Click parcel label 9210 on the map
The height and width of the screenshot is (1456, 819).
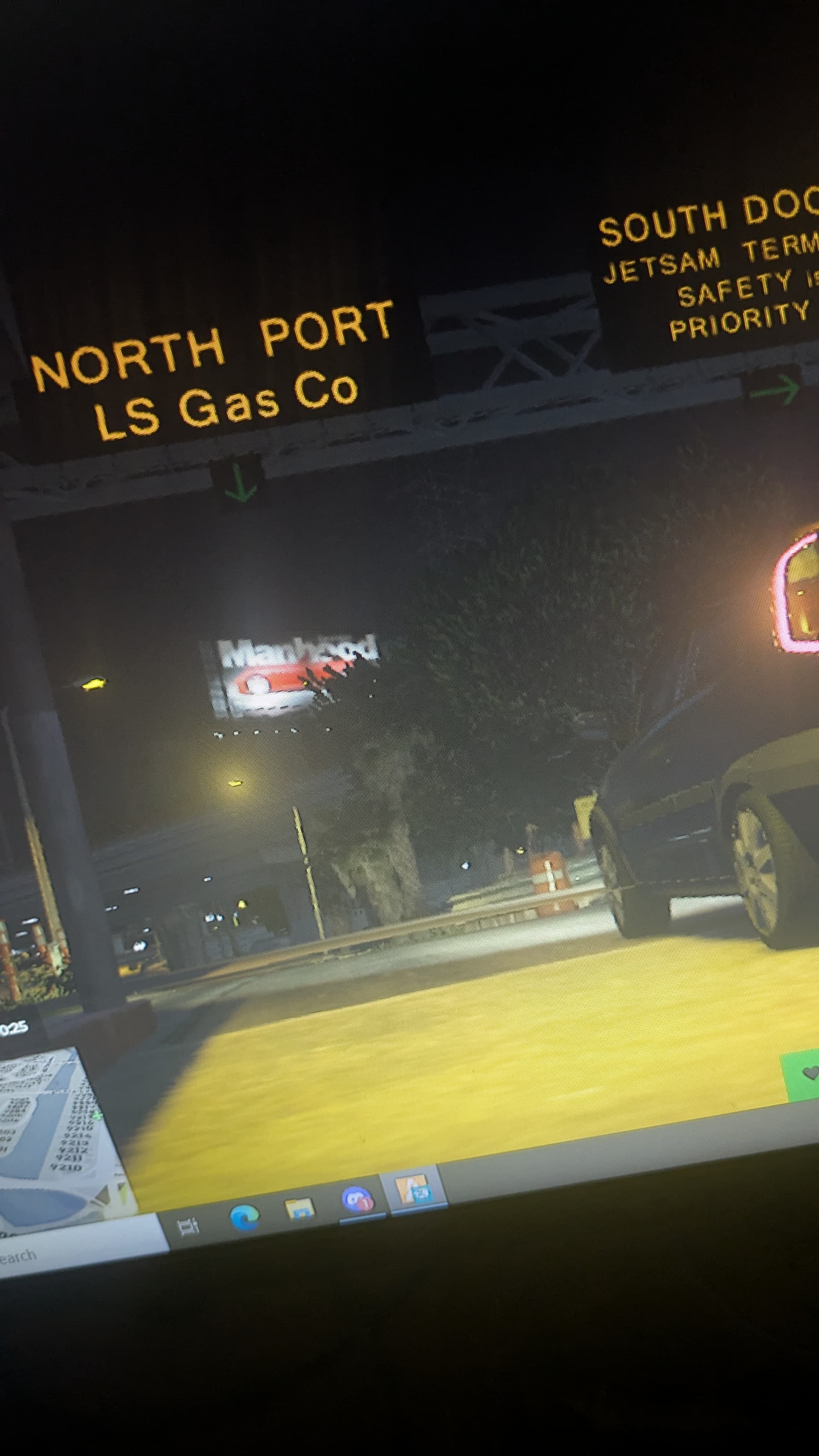(x=68, y=1167)
